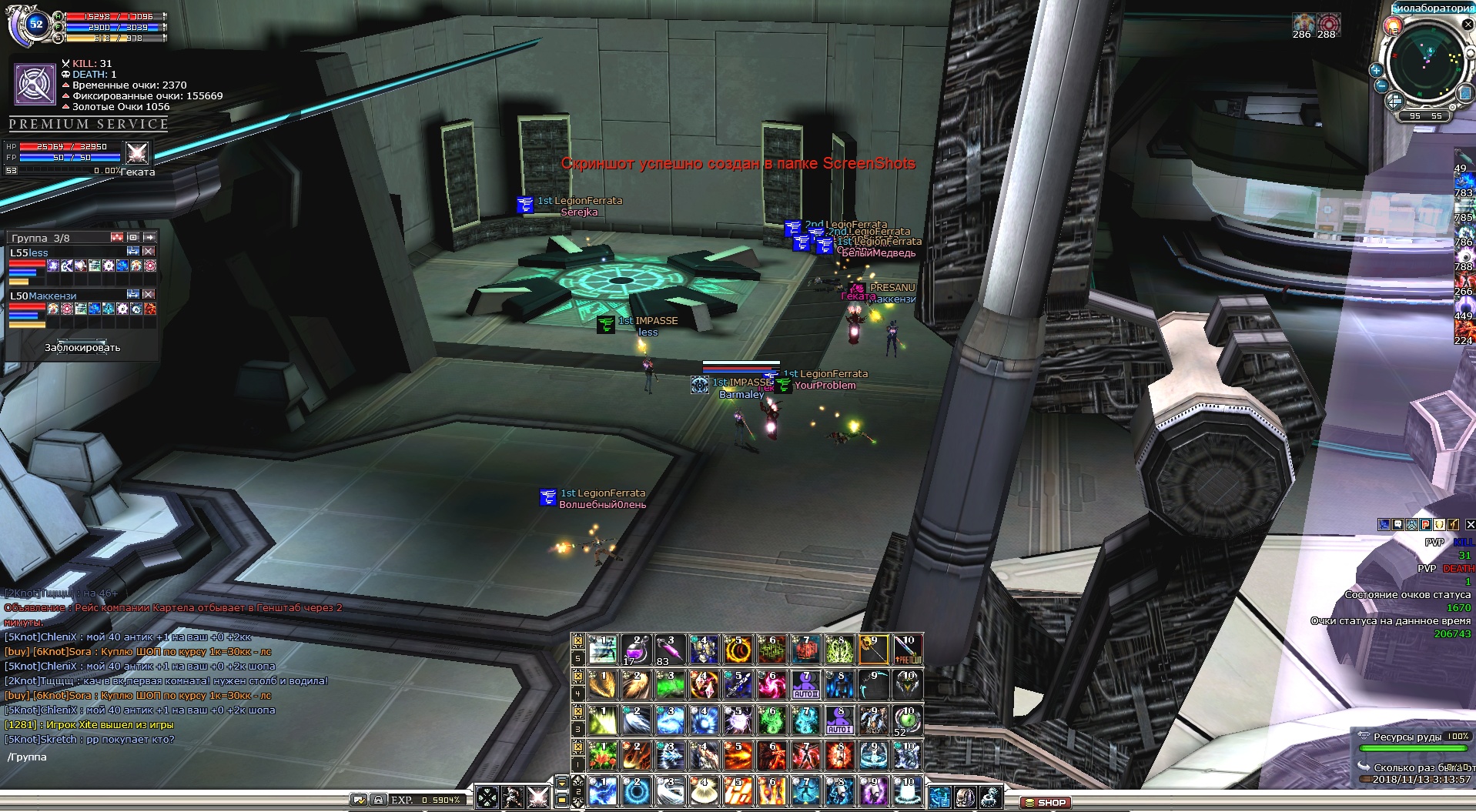Activate the red flowers skill icon
The width and height of the screenshot is (1476, 812).
(601, 757)
